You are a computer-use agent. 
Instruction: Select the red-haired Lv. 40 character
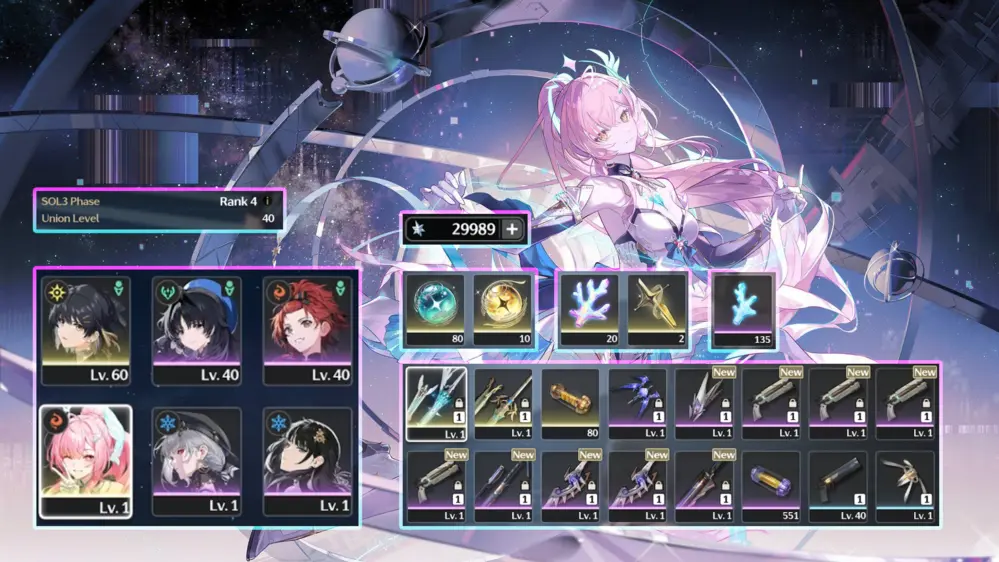[308, 330]
